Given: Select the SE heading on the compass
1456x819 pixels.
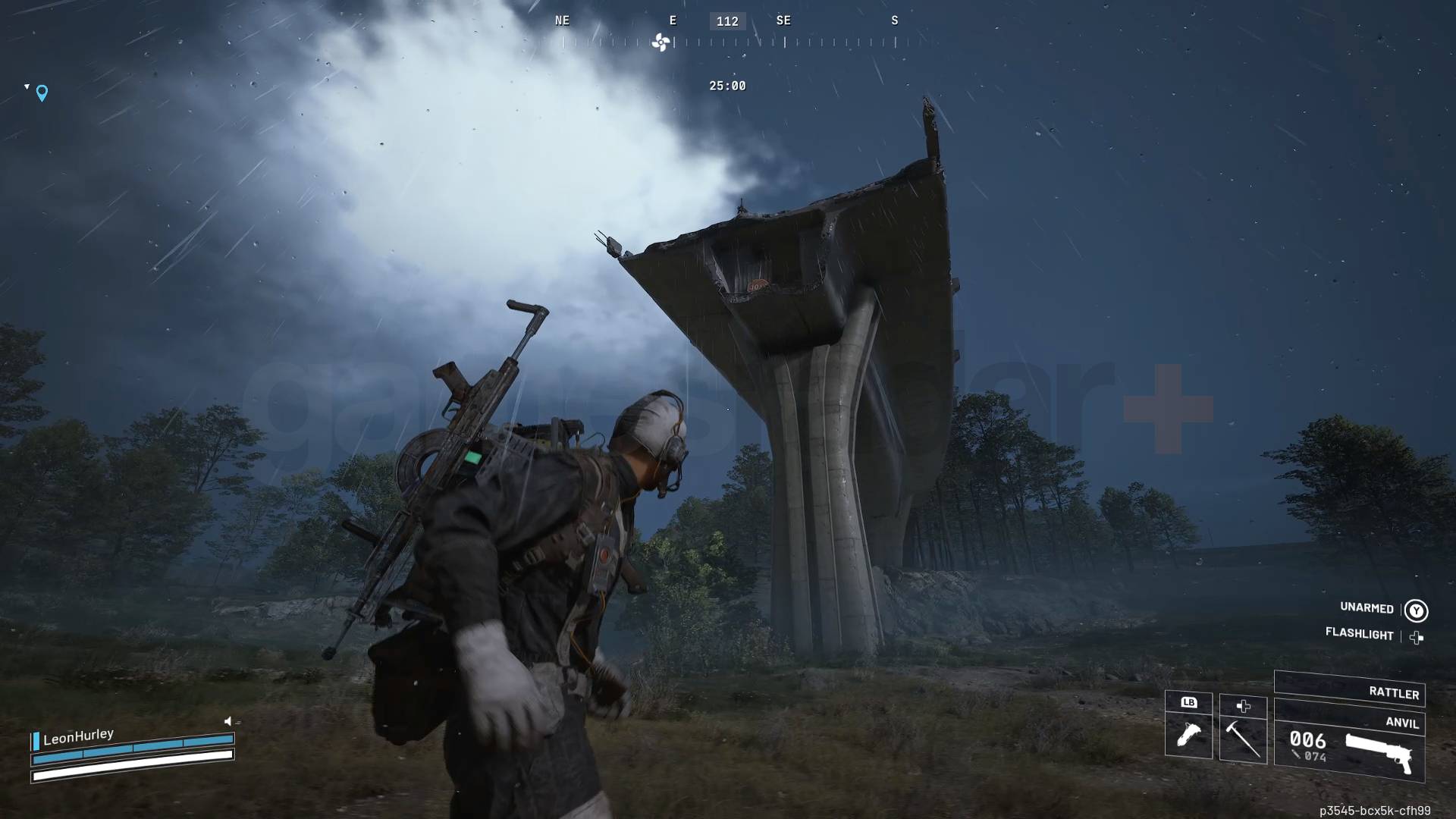Looking at the screenshot, I should coord(783,20).
